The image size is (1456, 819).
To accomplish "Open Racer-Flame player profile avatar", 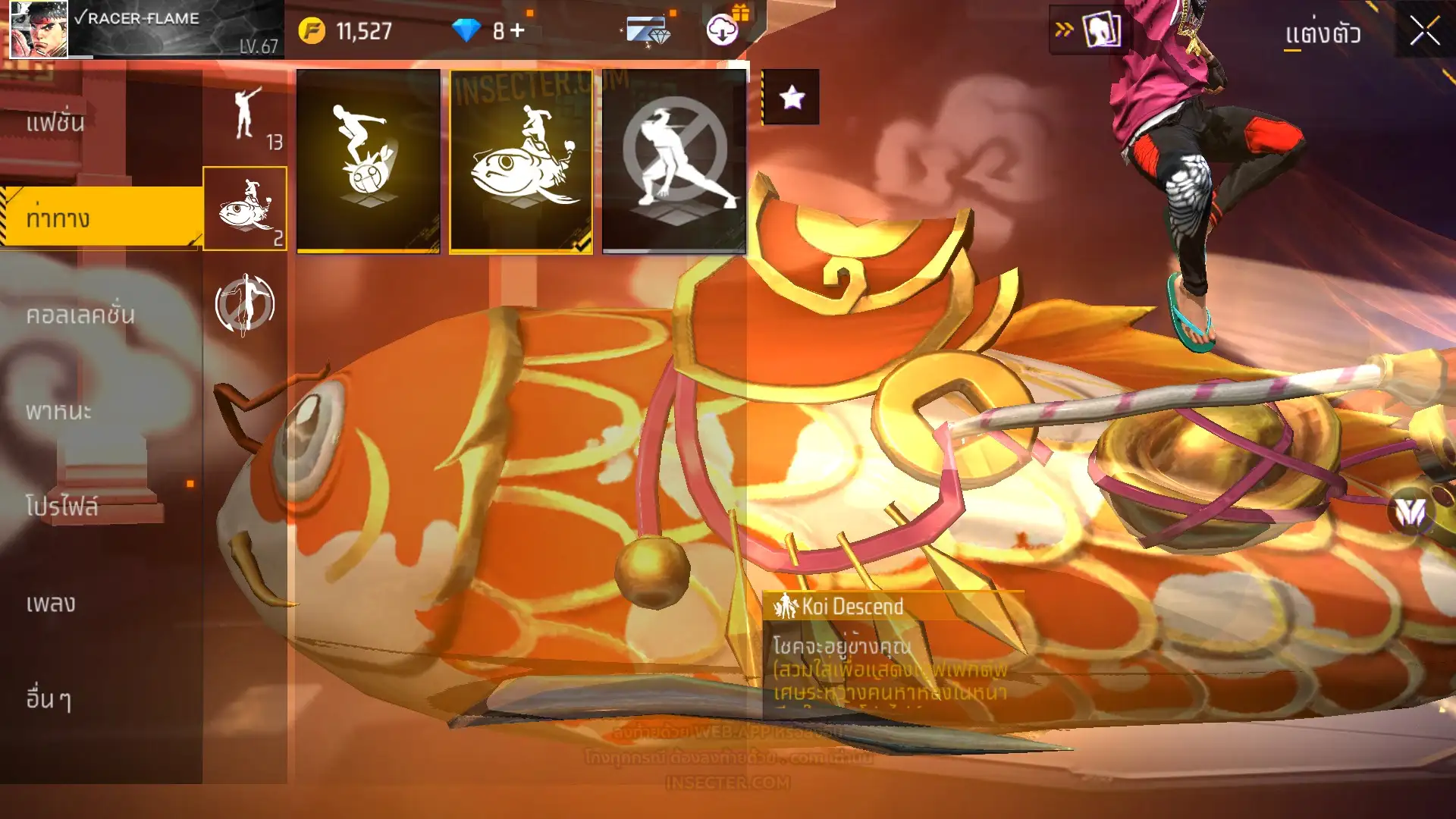I will click(x=39, y=30).
